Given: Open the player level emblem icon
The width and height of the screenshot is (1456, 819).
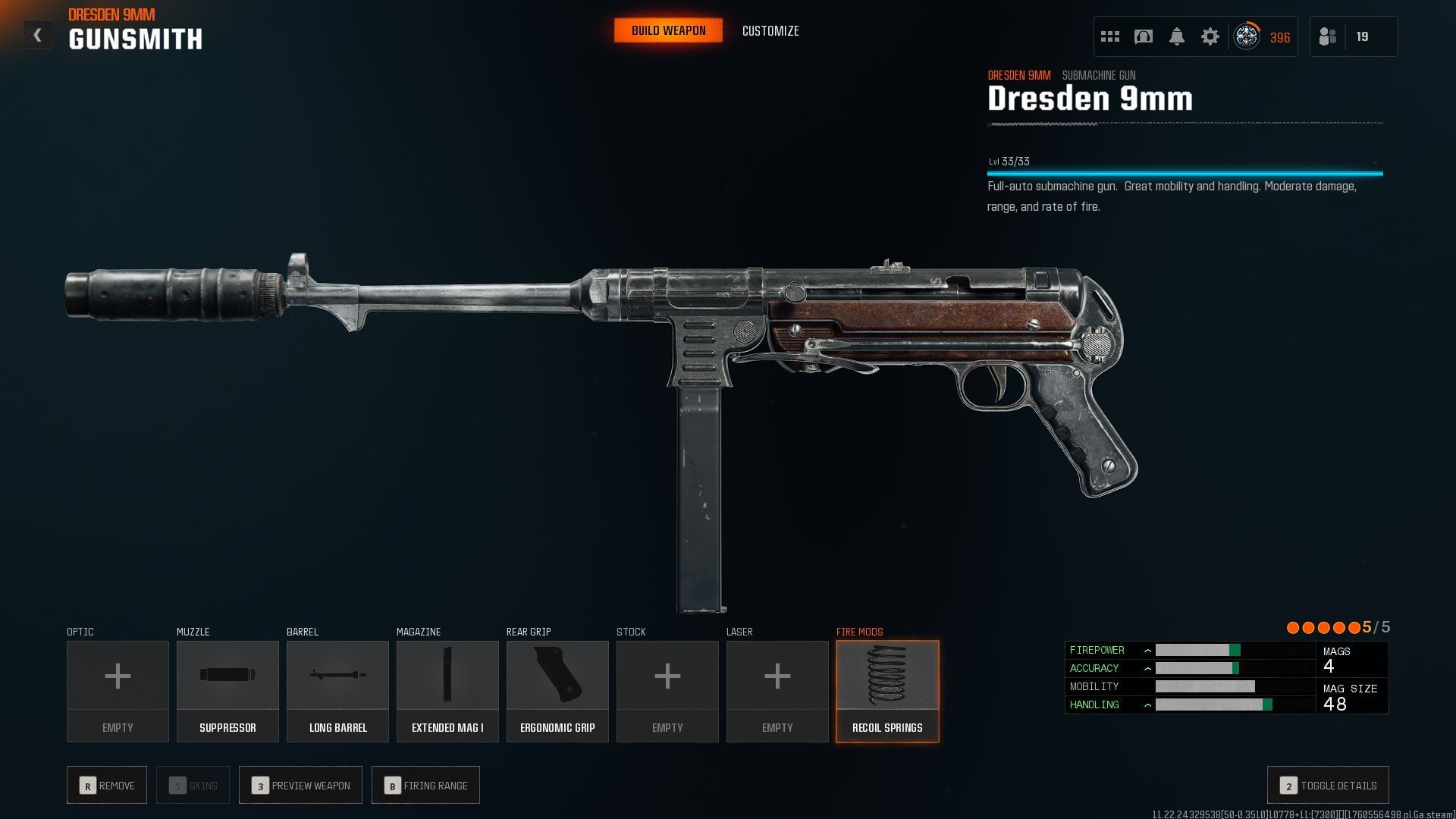Looking at the screenshot, I should click(x=1247, y=36).
